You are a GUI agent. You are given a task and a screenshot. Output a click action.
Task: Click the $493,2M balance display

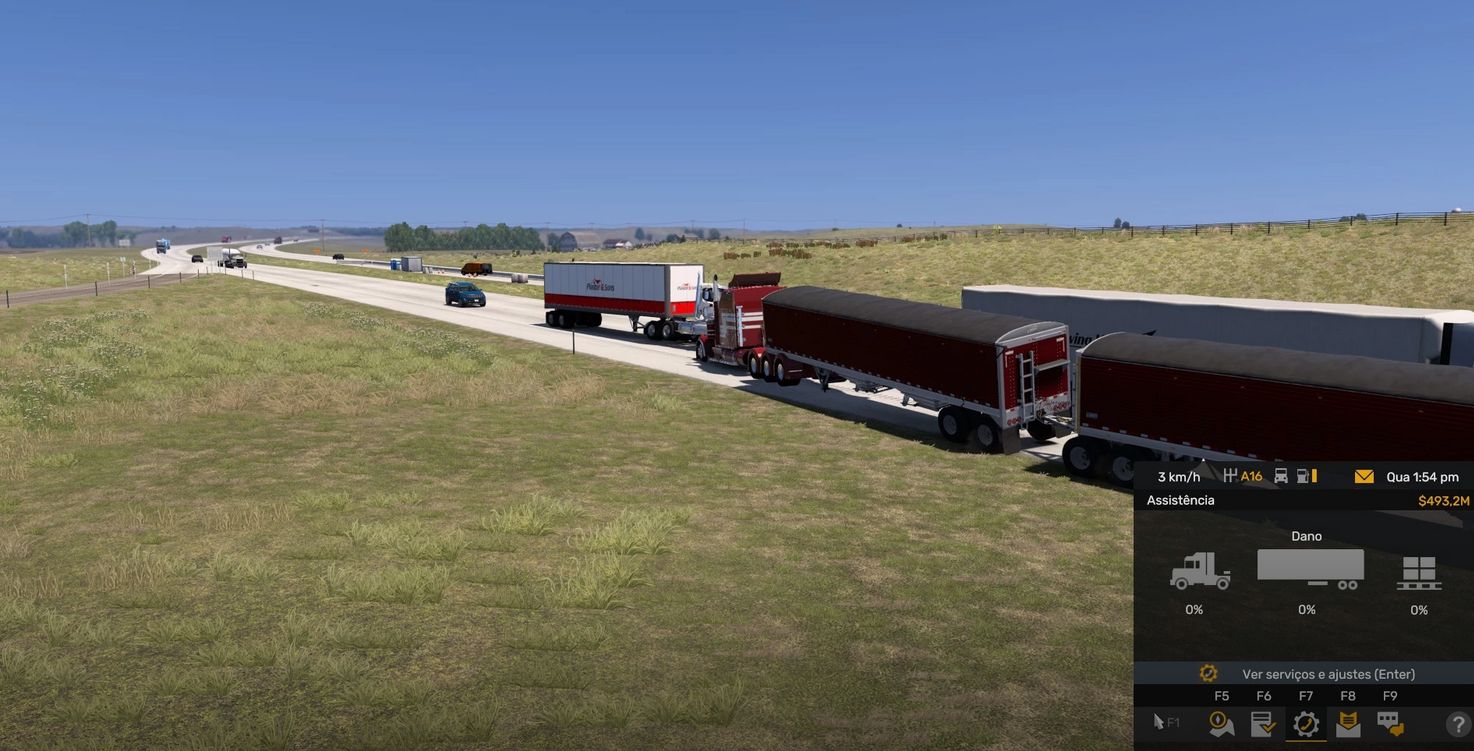[1444, 499]
